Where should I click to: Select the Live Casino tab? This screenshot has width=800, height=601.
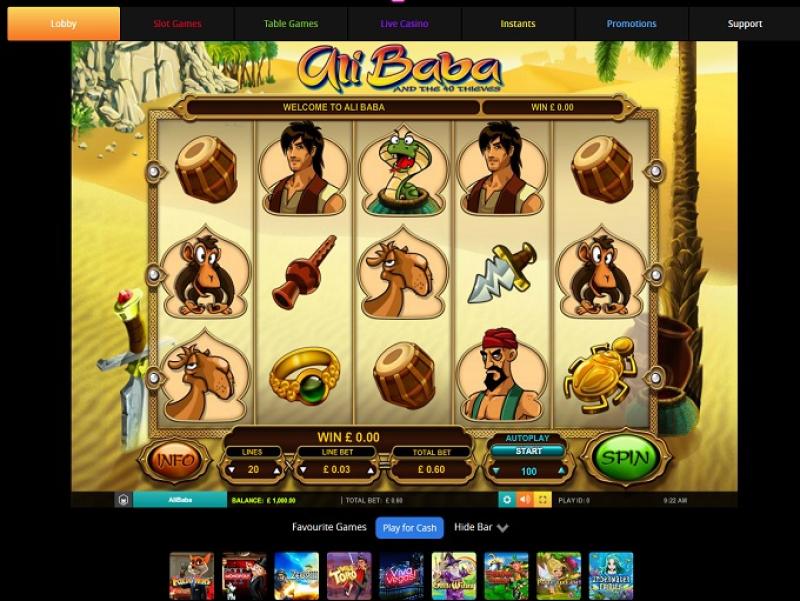click(x=404, y=24)
